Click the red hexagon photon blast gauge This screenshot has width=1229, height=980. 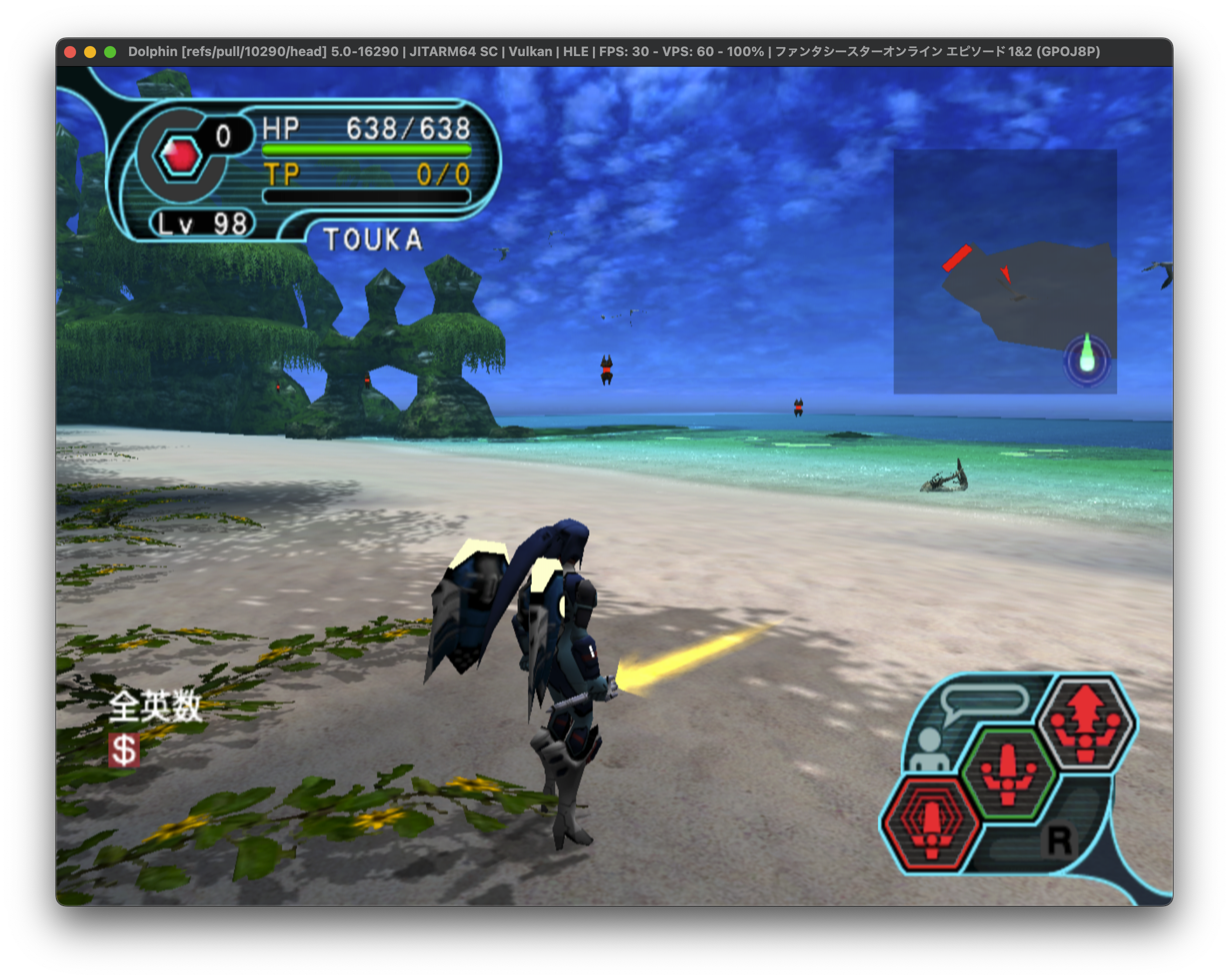[181, 155]
